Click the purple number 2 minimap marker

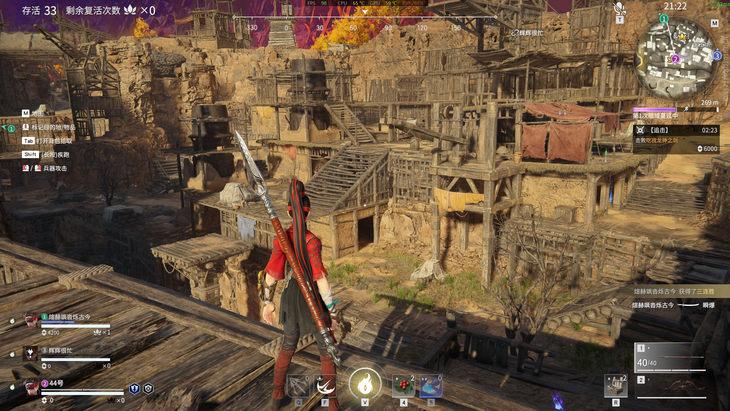click(674, 58)
